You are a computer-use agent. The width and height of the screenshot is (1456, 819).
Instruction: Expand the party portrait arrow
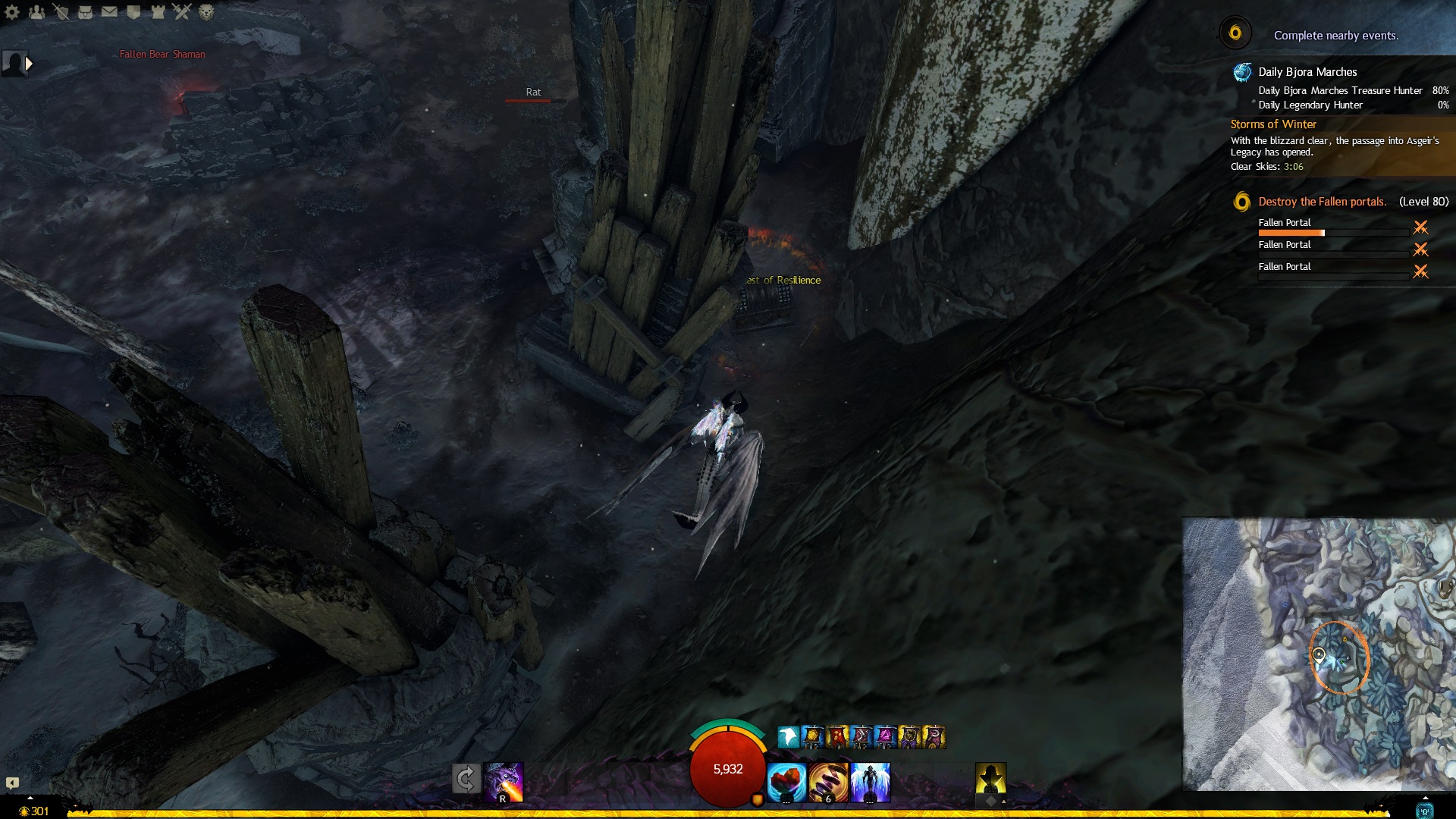tap(29, 64)
